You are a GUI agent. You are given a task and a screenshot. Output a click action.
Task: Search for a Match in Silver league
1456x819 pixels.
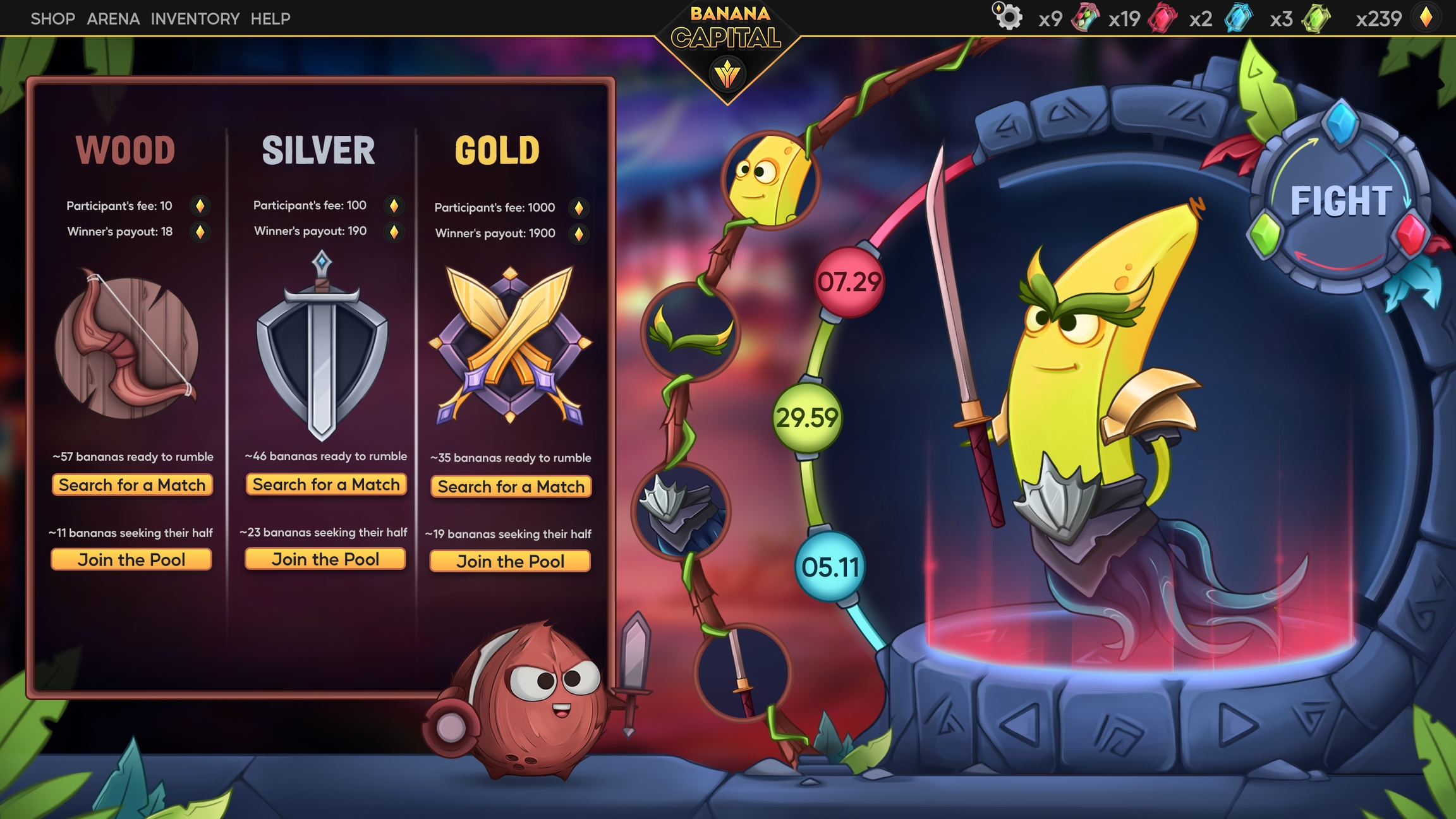pos(326,485)
